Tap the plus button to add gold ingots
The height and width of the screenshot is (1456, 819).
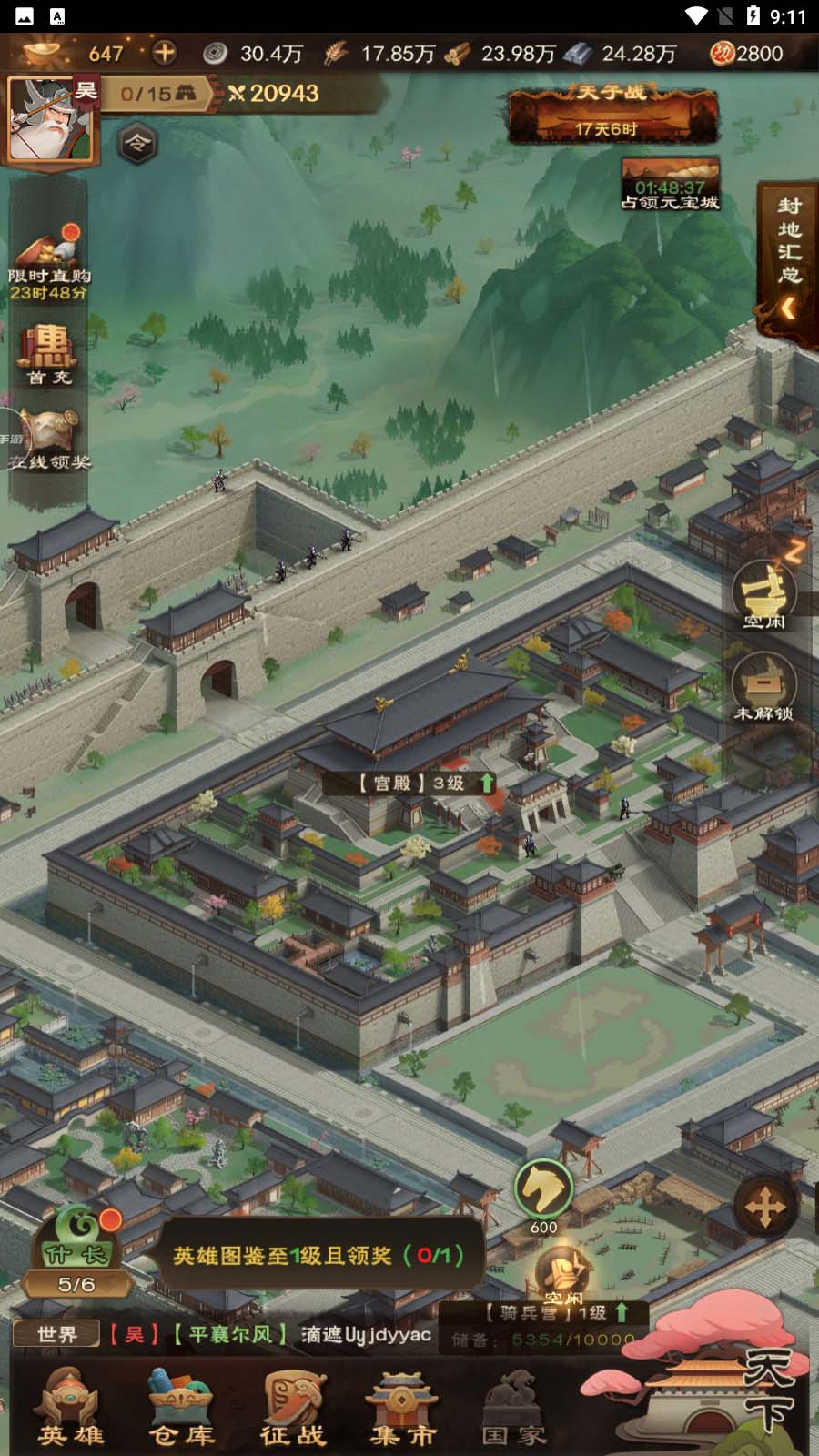tap(164, 53)
